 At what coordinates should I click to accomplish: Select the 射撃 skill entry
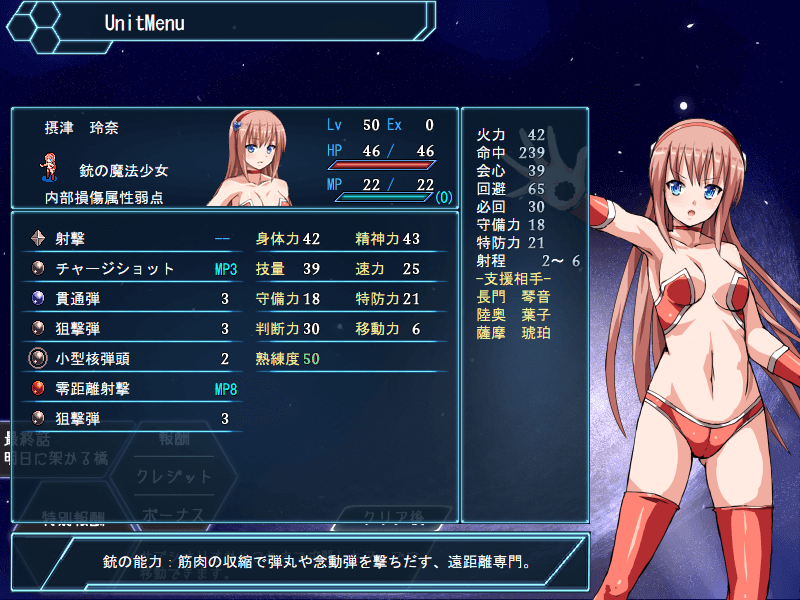tap(130, 239)
